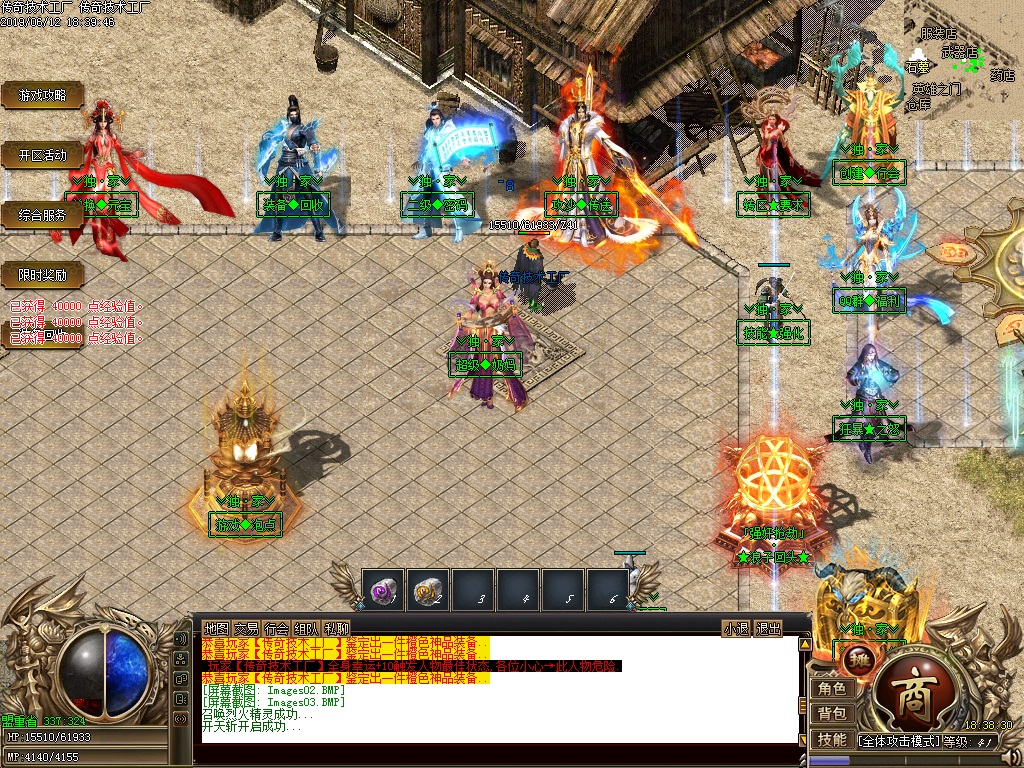Screen dimensions: 1024x768
Task: Open the 游戏攻略 game guide button
Action: [42, 95]
